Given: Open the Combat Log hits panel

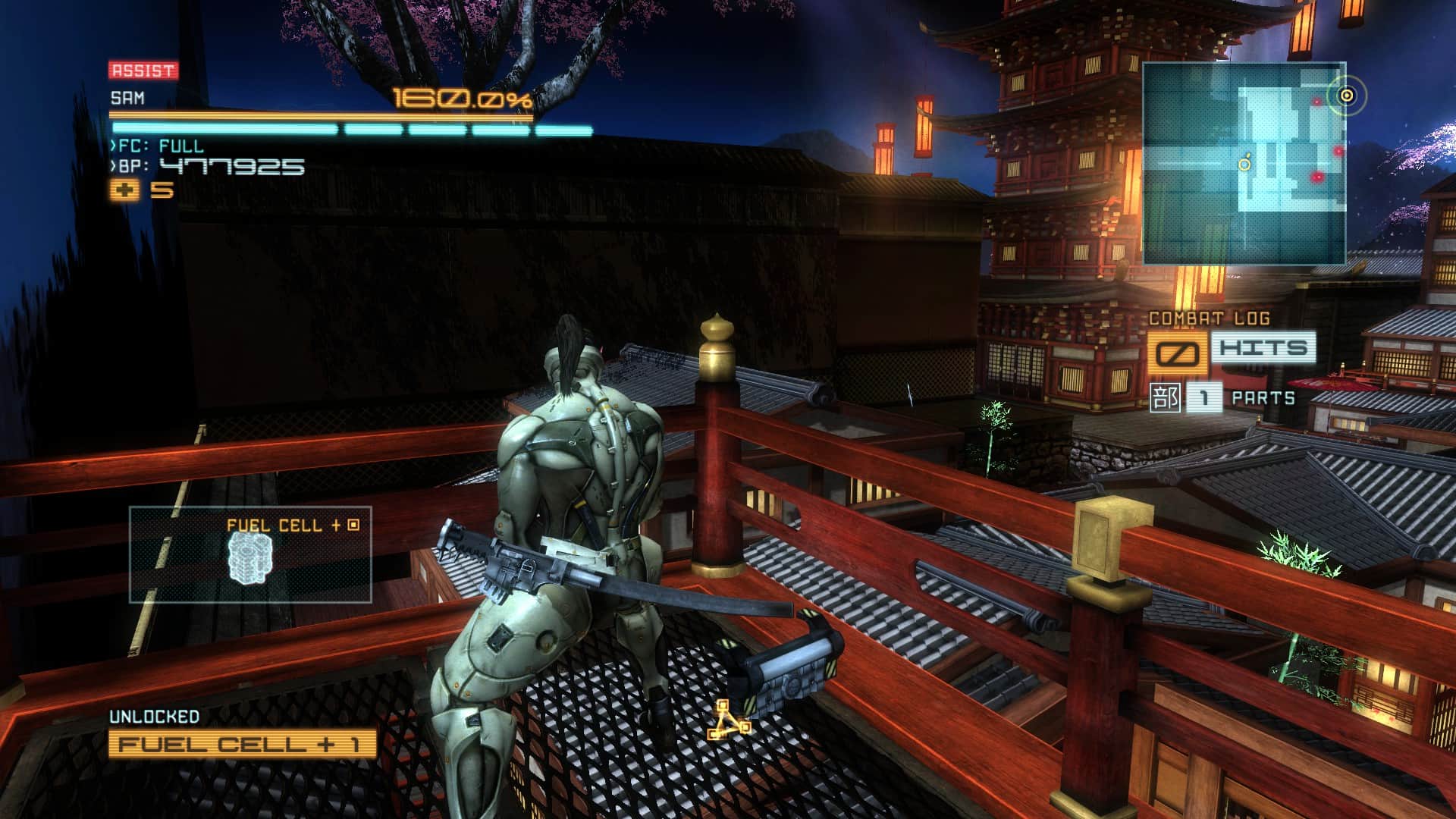Looking at the screenshot, I should point(1231,350).
